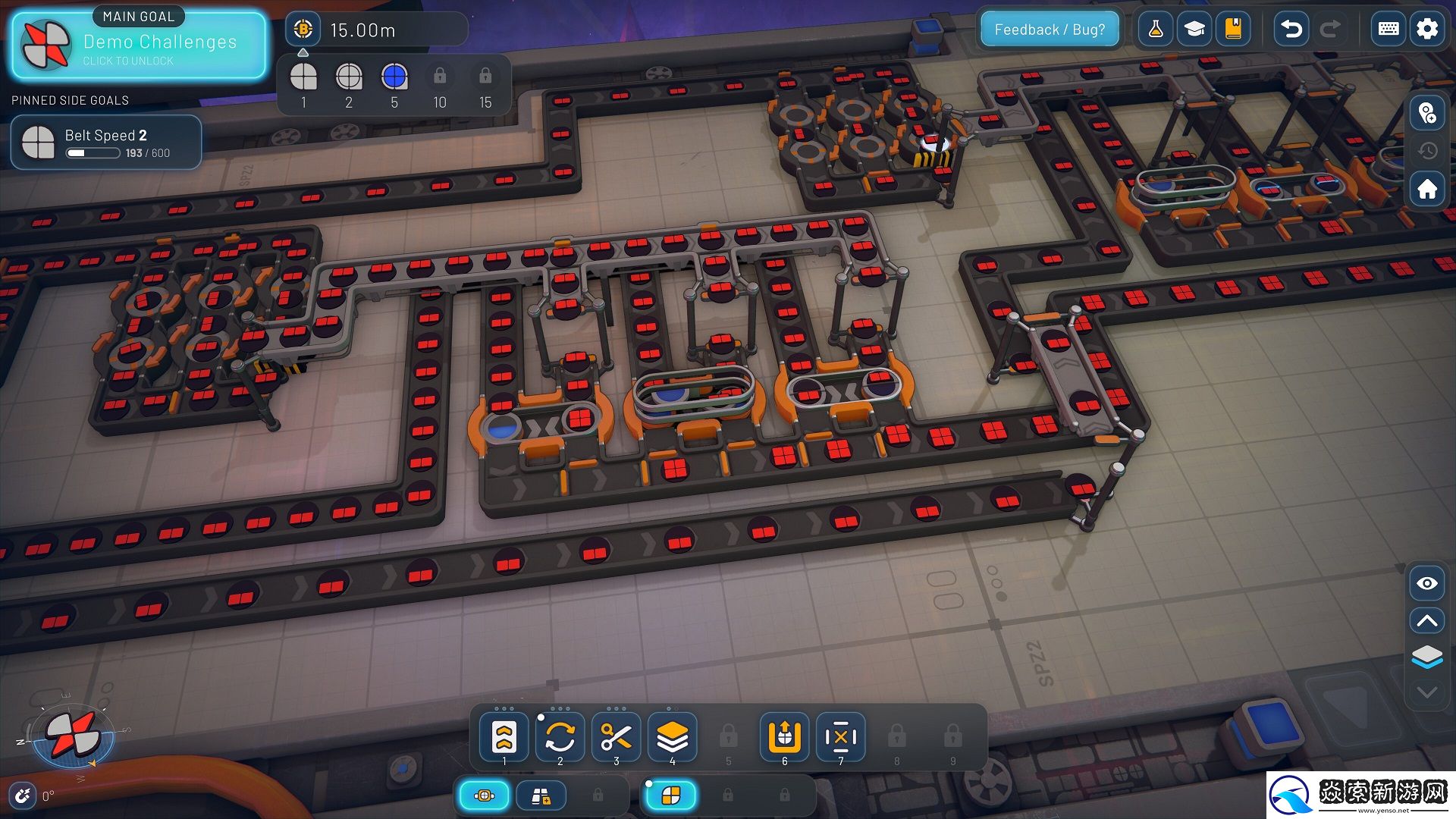Image resolution: width=1456 pixels, height=819 pixels.
Task: Select the stacker tool in slot 4
Action: [x=672, y=736]
